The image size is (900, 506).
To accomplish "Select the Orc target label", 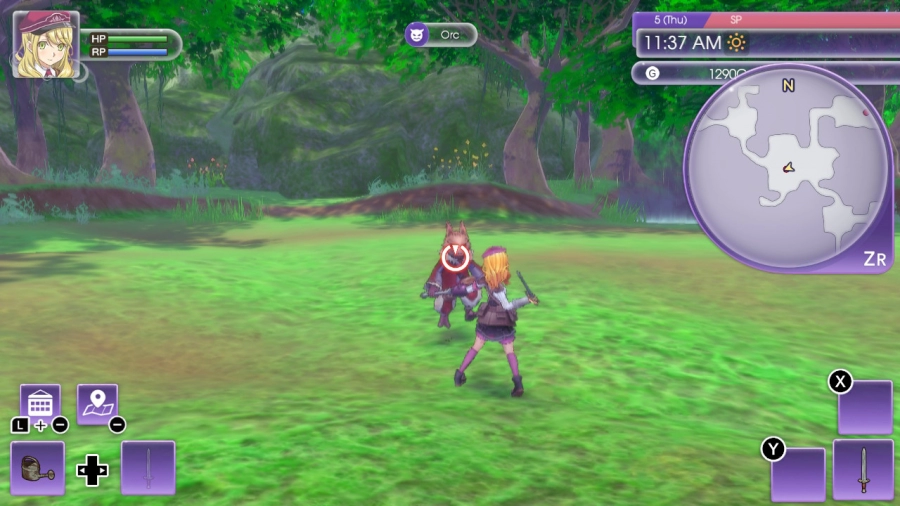I will click(441, 35).
